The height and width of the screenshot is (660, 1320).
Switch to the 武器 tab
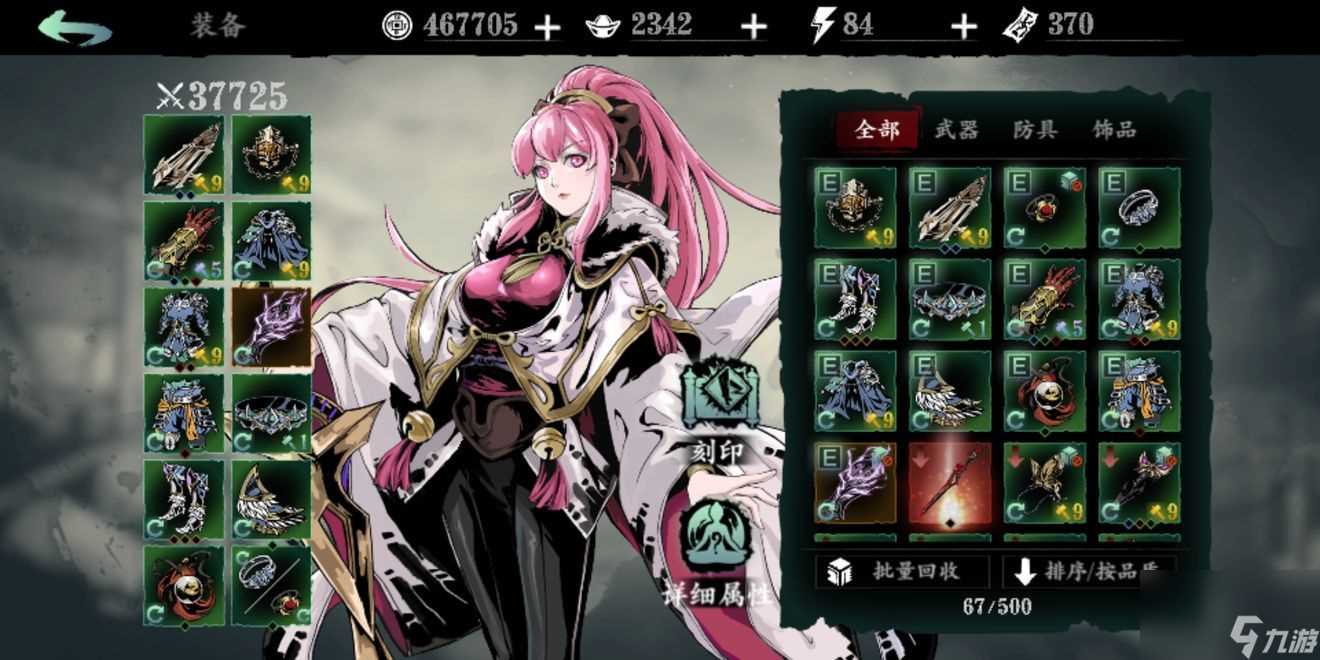point(956,129)
